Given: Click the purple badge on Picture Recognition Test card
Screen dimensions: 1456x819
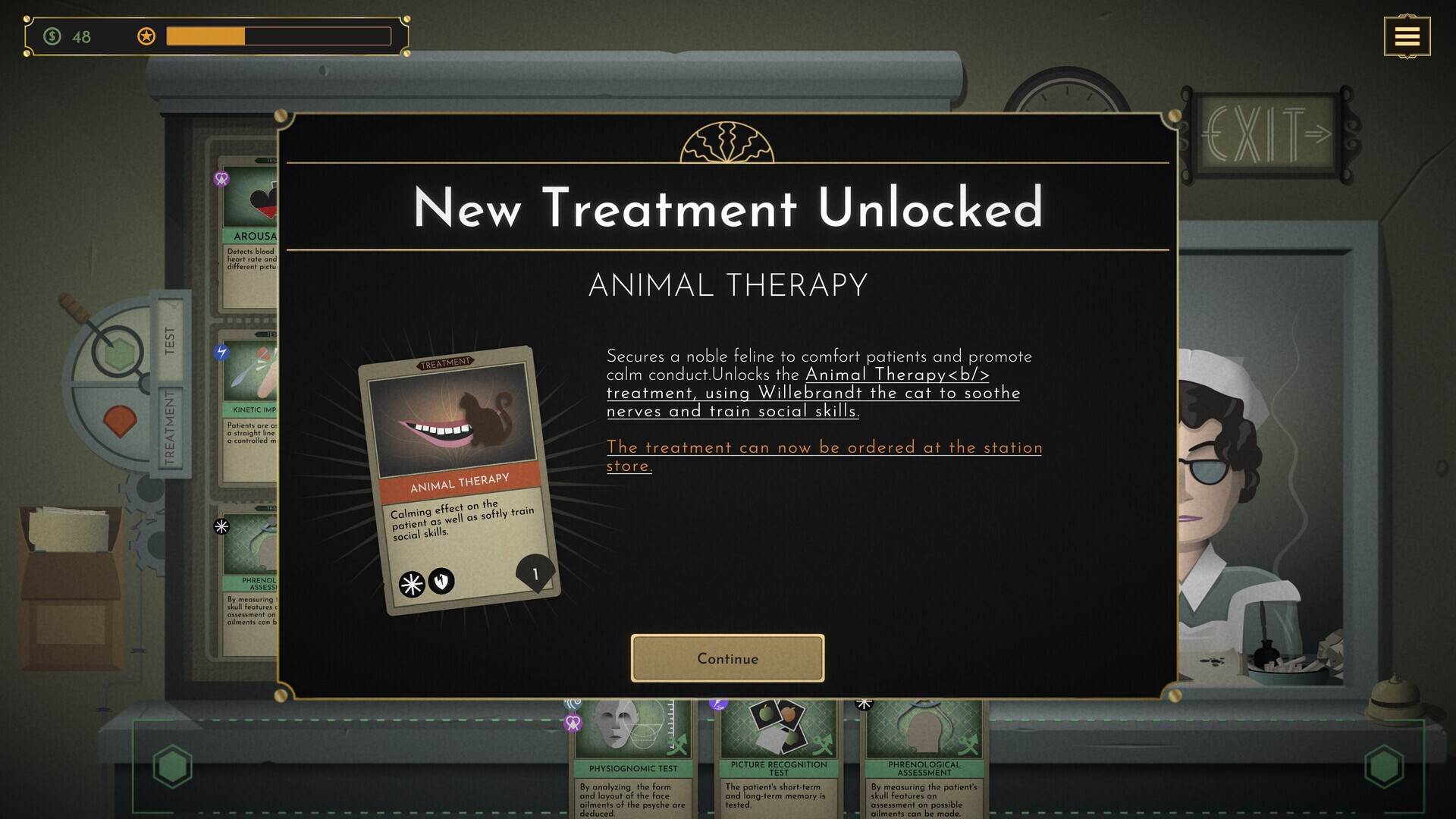Looking at the screenshot, I should [717, 705].
